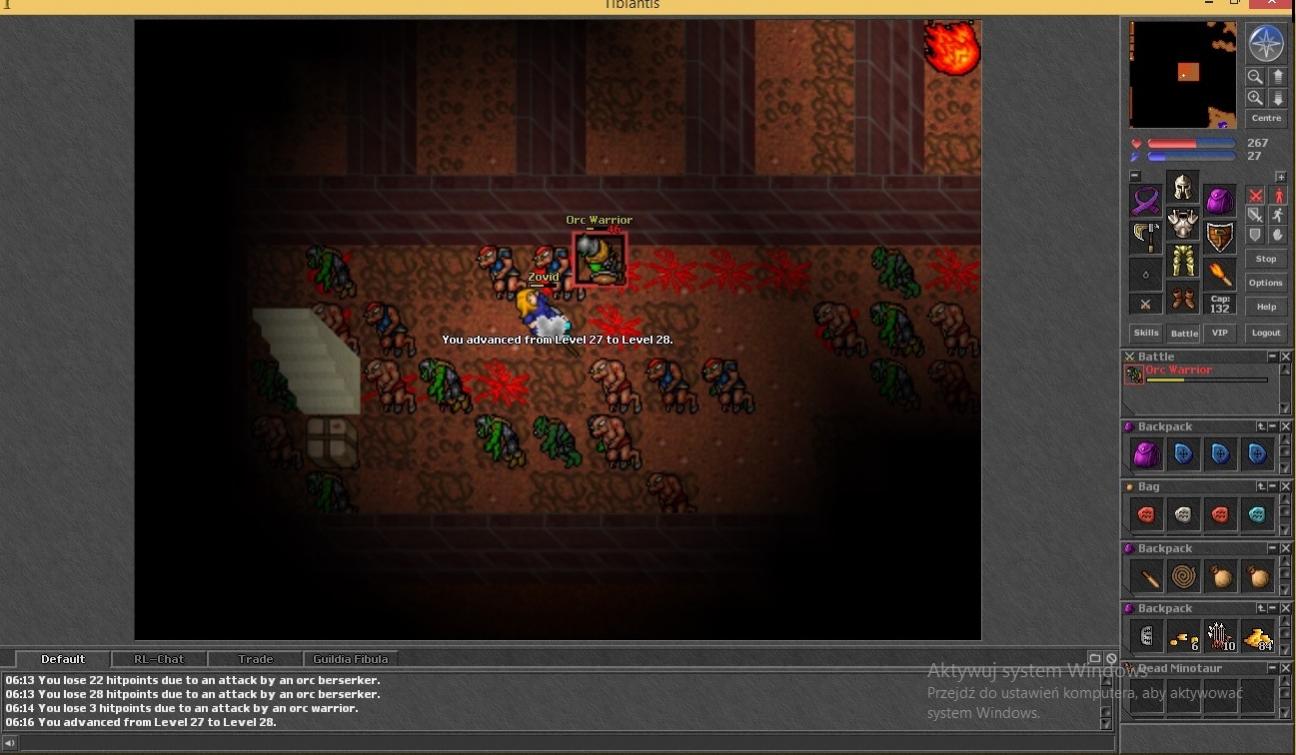
Task: Close the Dead Minotaur container
Action: [1286, 668]
